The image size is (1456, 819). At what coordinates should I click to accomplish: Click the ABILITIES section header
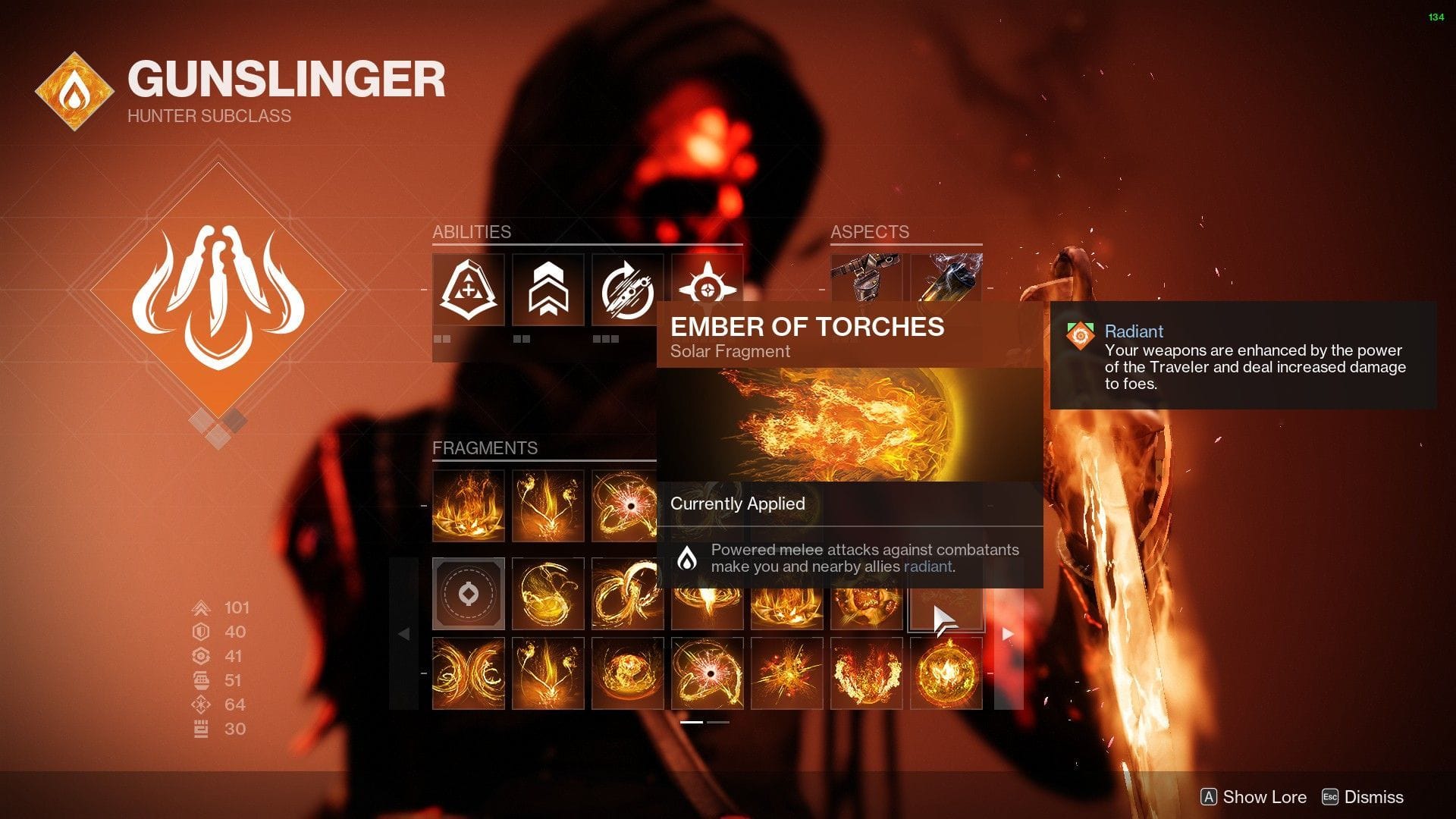(472, 232)
